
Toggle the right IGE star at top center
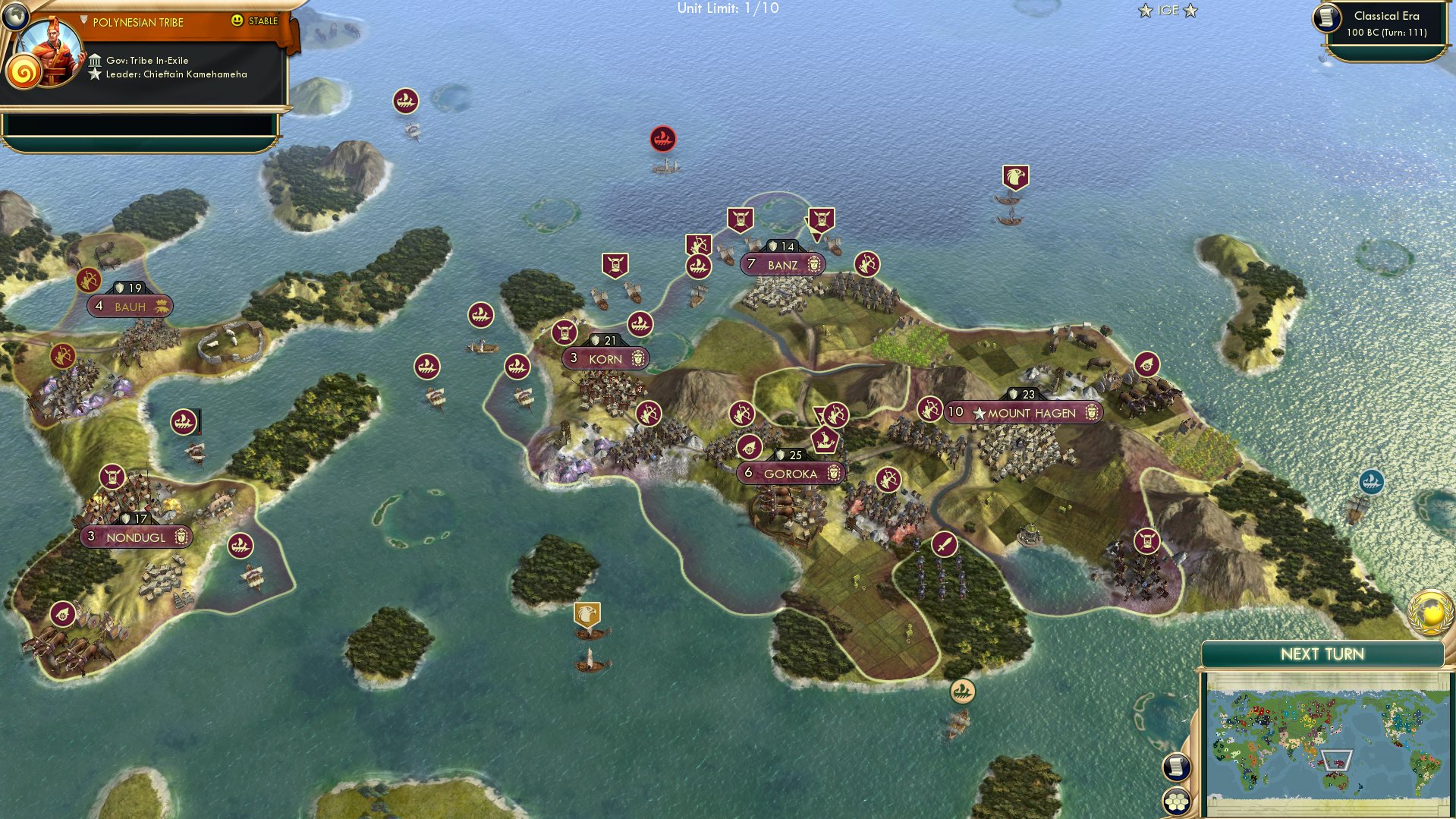tap(1192, 11)
